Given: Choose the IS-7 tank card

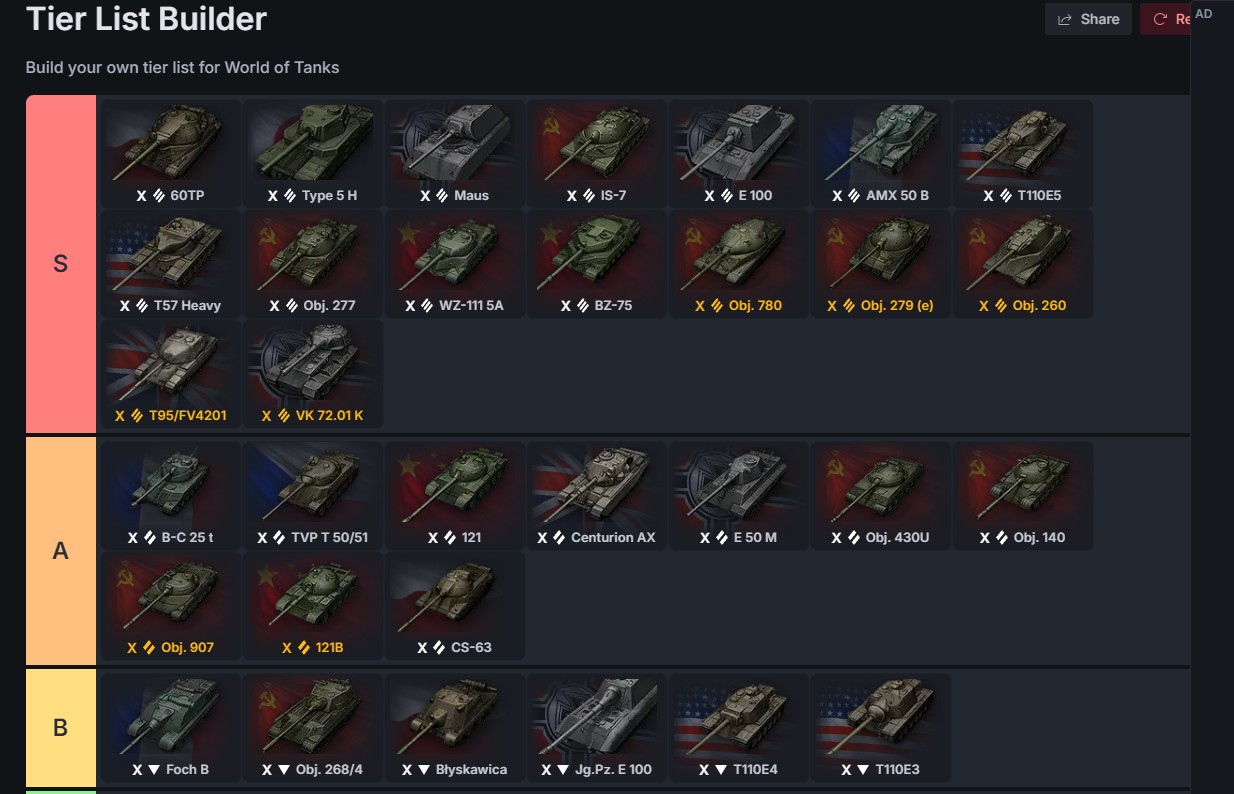Looking at the screenshot, I should tap(597, 152).
